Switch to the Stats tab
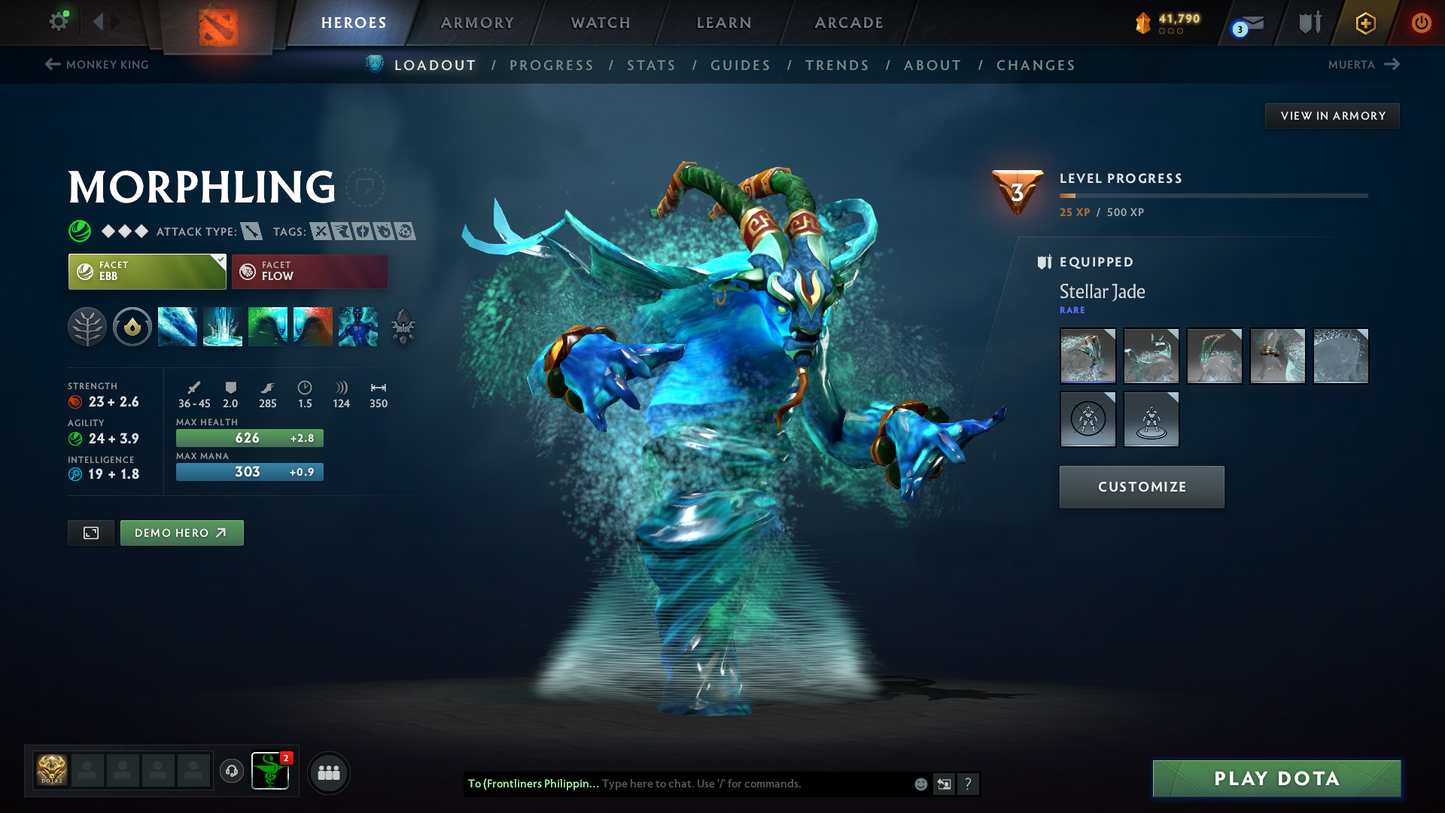The image size is (1445, 813). [651, 65]
